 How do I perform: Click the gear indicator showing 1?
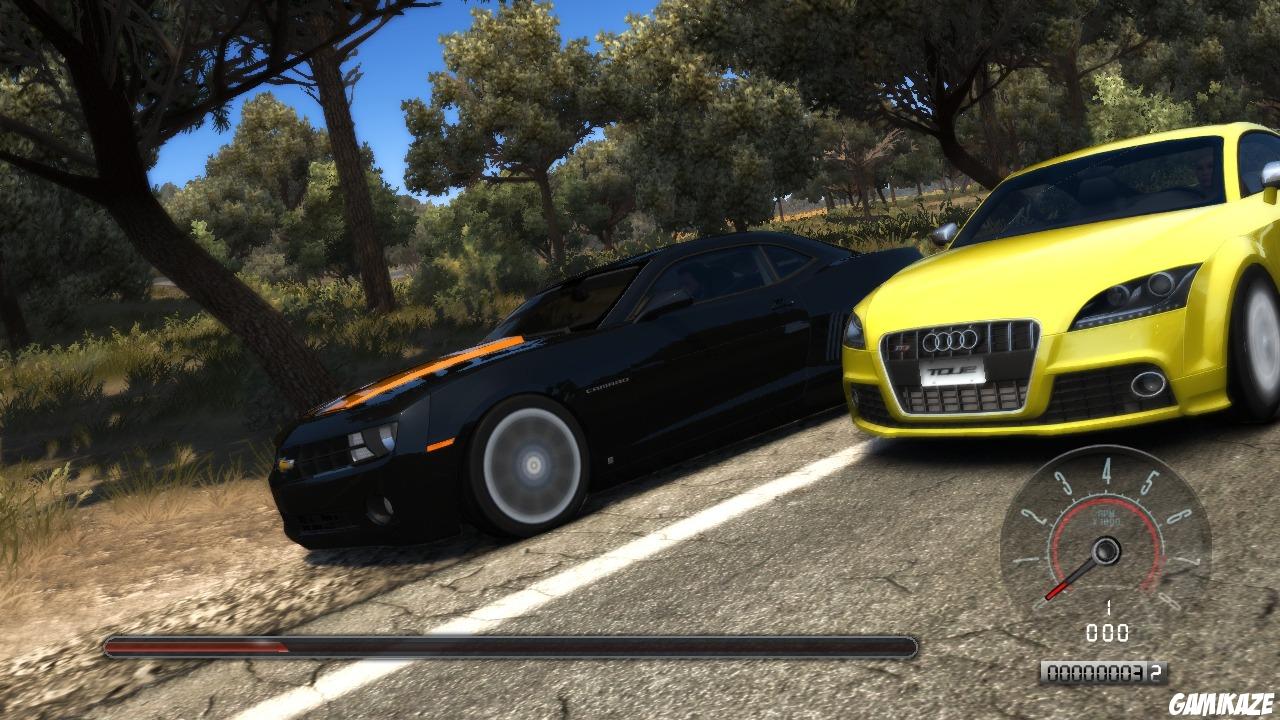(1108, 605)
